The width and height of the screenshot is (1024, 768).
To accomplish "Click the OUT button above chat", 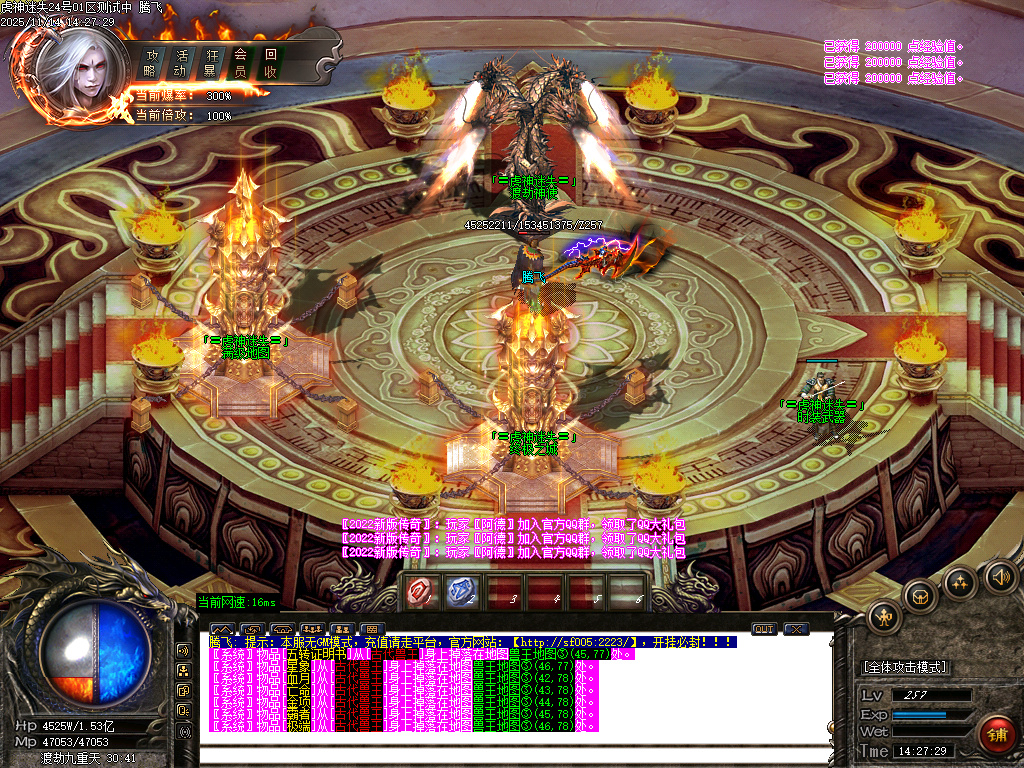I will click(x=764, y=629).
